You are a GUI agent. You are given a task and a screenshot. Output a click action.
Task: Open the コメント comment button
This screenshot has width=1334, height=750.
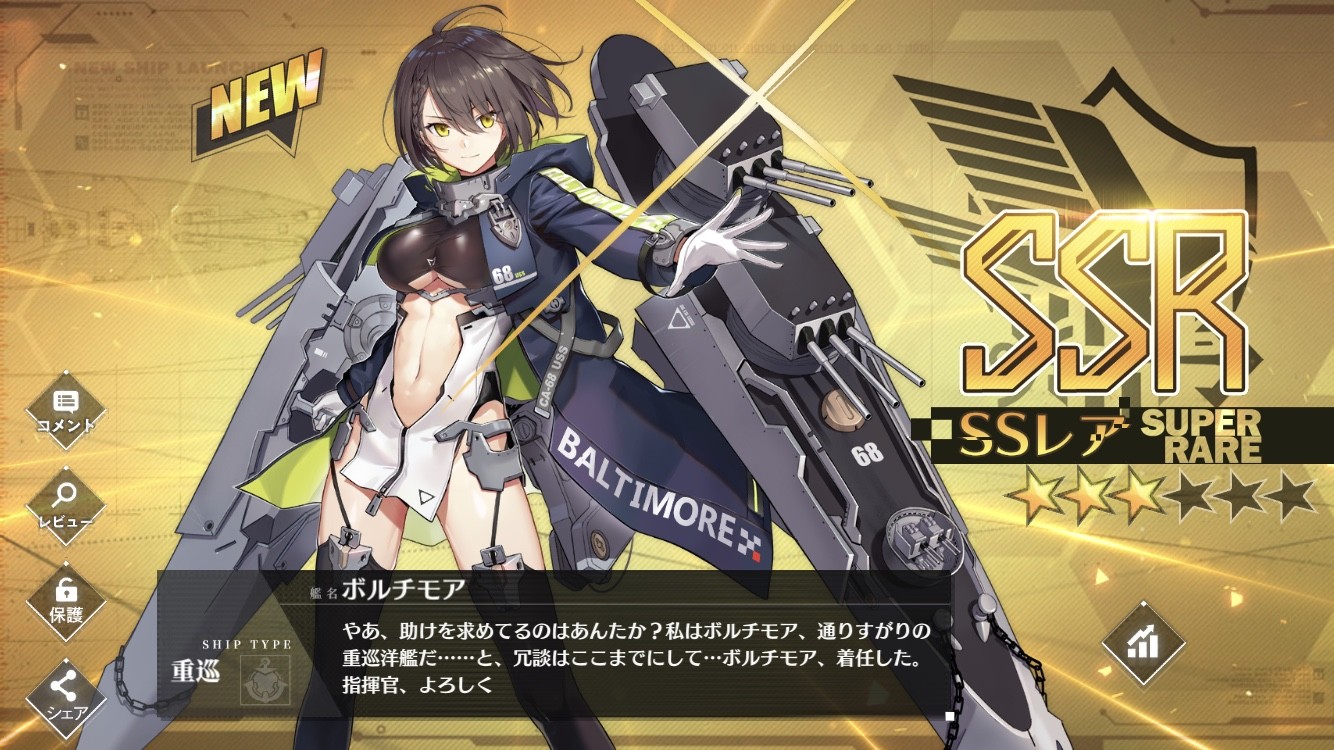click(66, 408)
